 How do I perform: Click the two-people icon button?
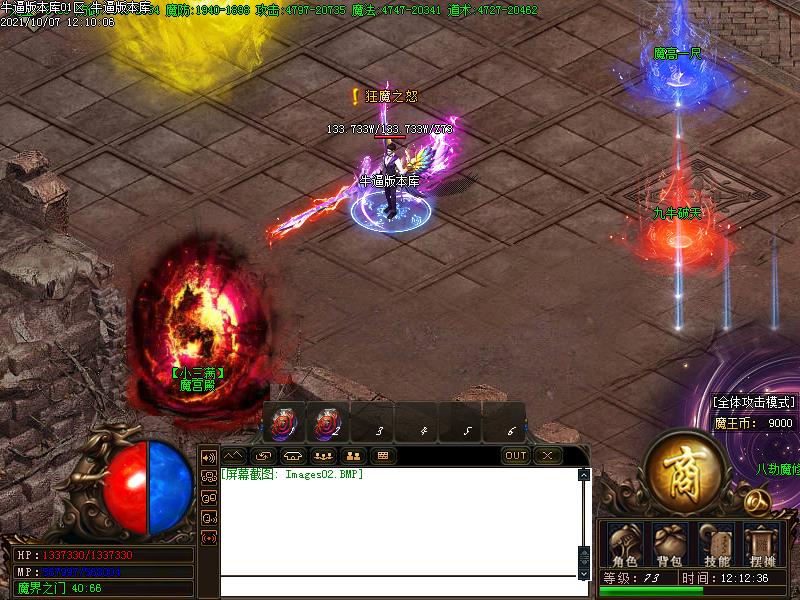pos(352,456)
